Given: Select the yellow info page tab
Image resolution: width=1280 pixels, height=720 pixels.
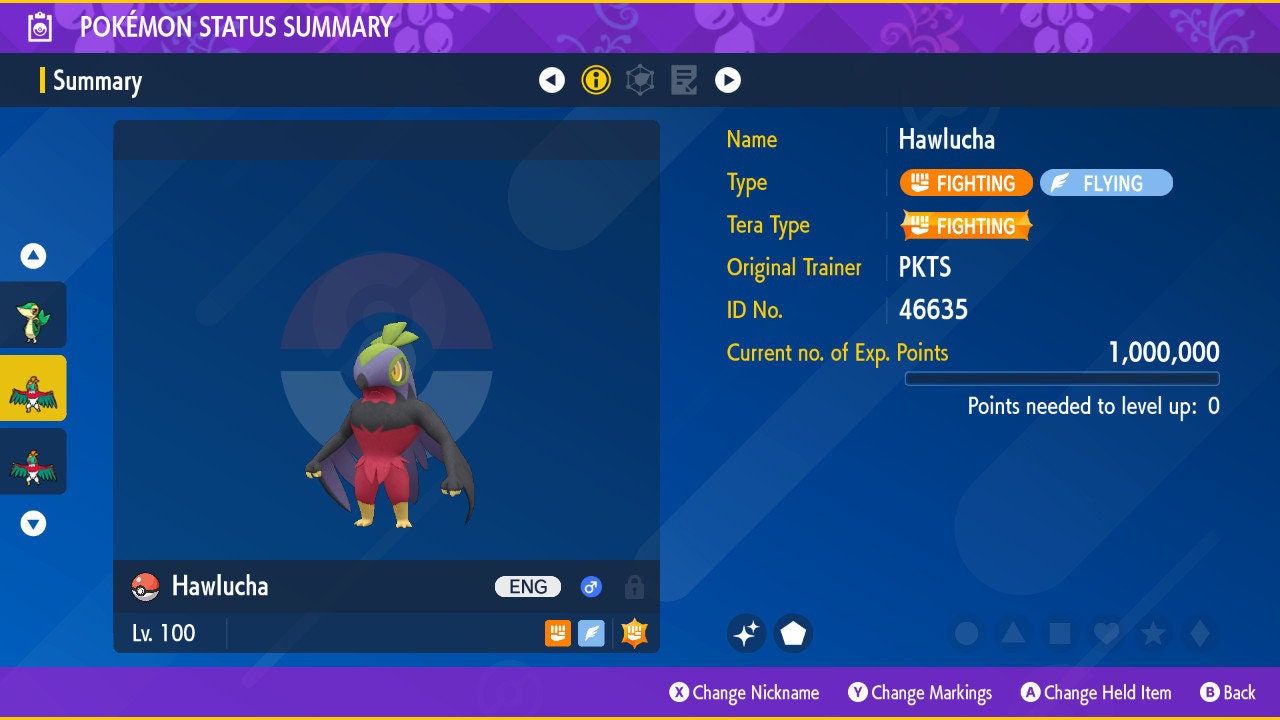Looking at the screenshot, I should (596, 80).
